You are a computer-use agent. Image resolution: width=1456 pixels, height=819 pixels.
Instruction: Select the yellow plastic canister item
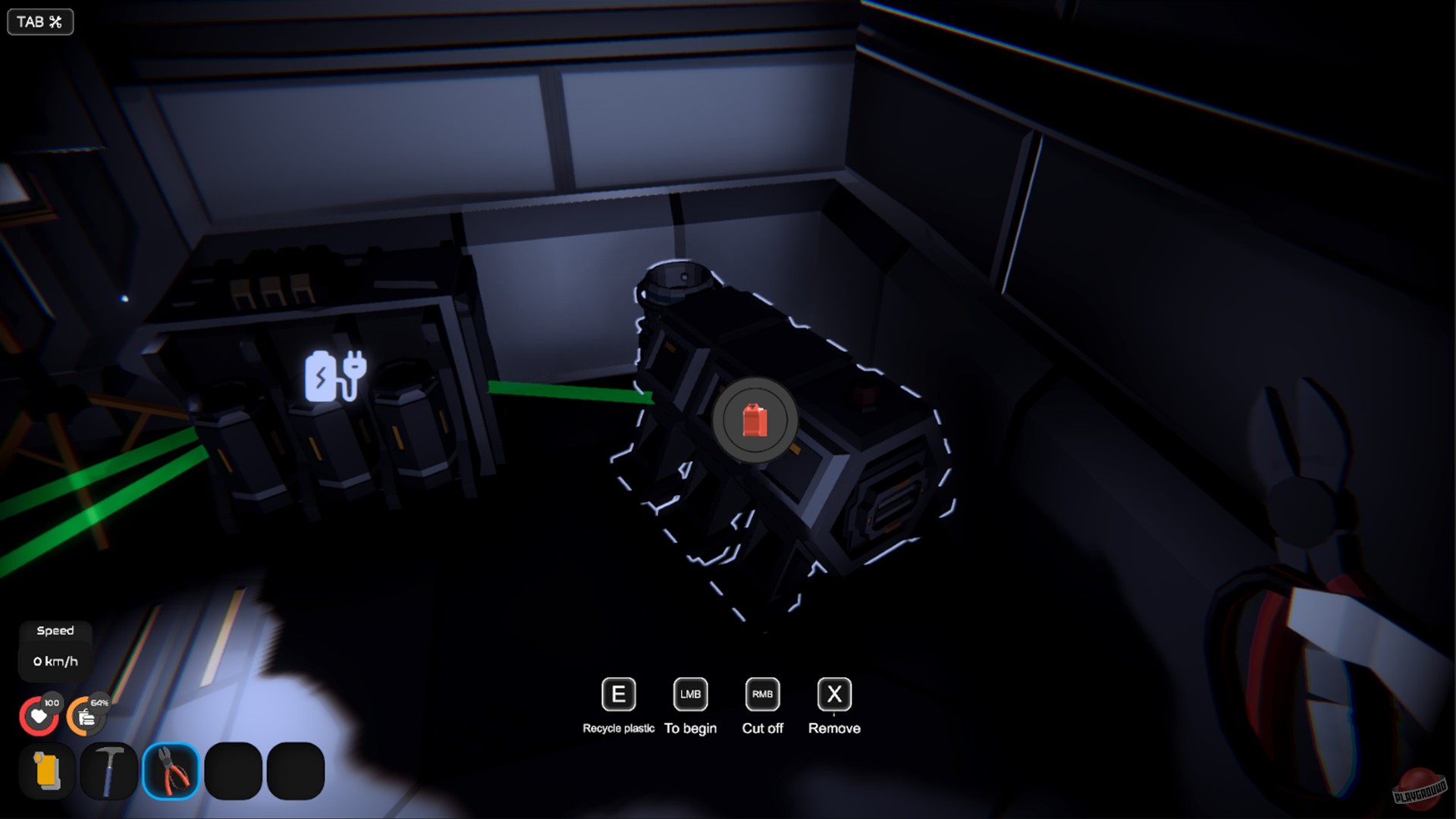46,770
